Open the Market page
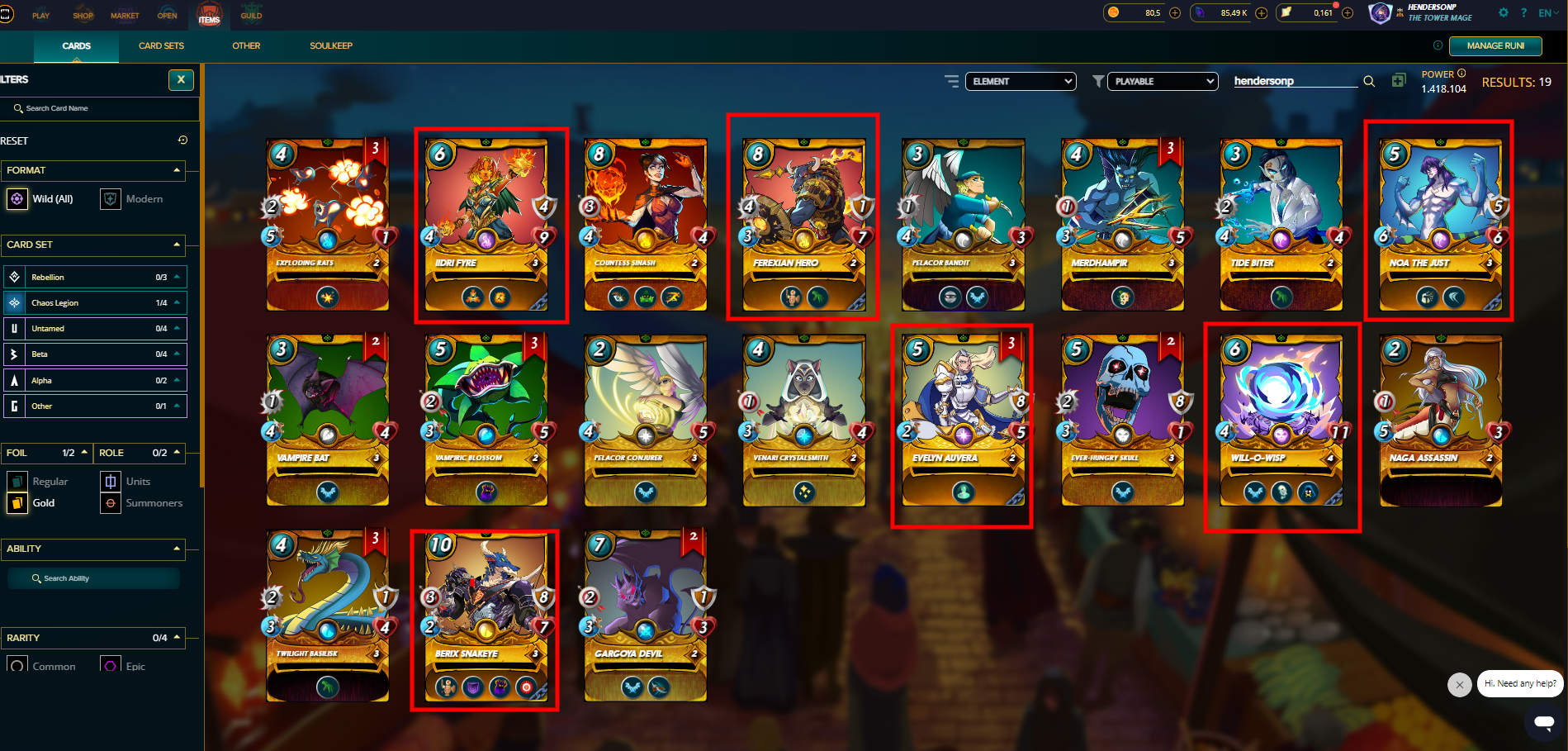Screen dimensions: 1568x751 click(125, 16)
